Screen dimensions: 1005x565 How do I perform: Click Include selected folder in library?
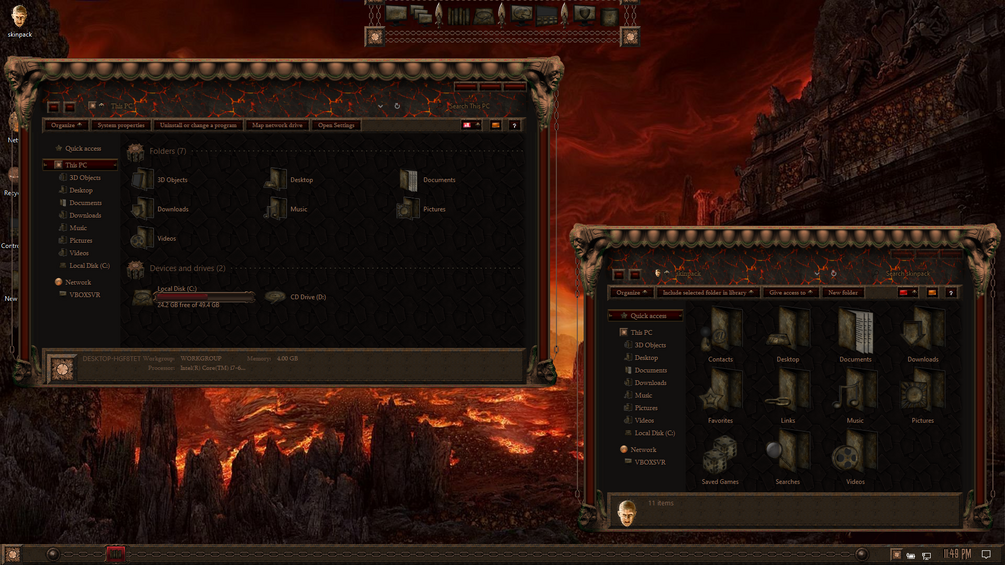coord(704,293)
